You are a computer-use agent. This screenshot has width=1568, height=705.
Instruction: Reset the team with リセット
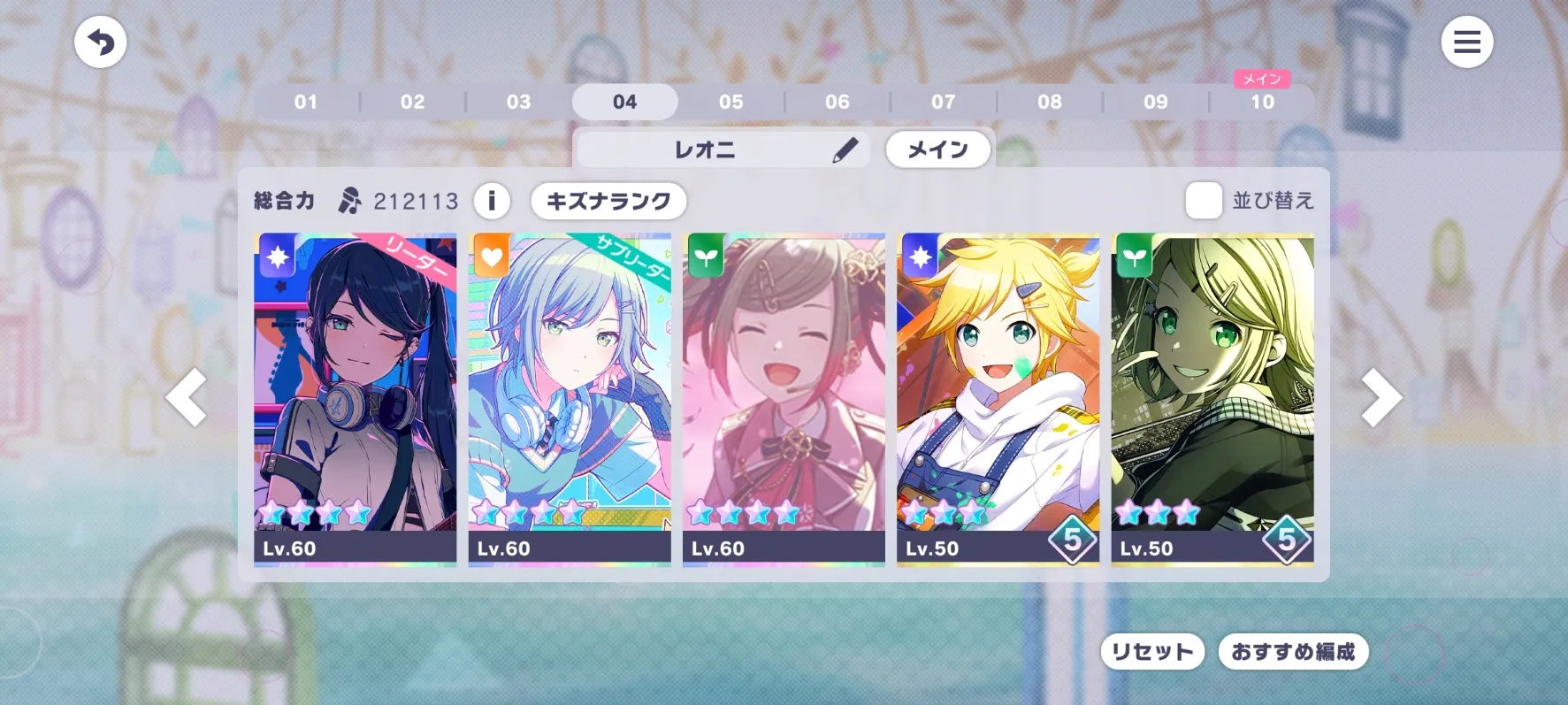pyautogui.click(x=1151, y=652)
